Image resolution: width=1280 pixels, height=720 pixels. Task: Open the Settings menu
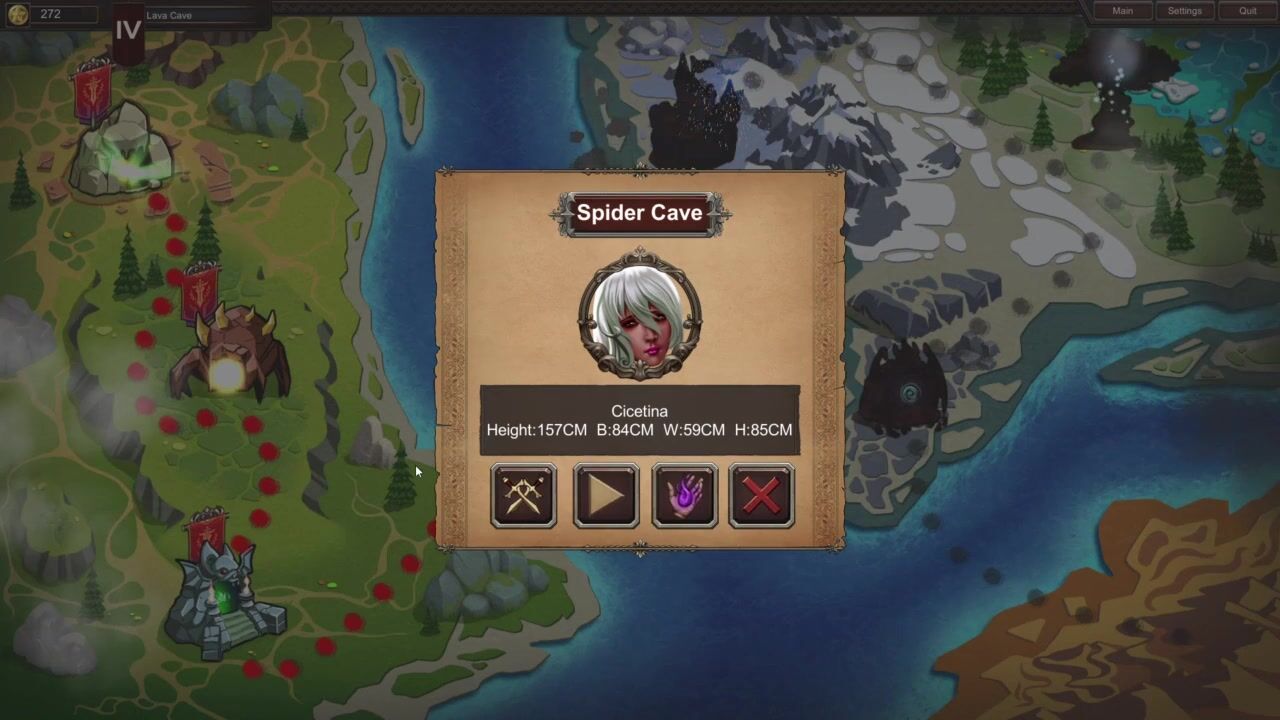pyautogui.click(x=1184, y=11)
